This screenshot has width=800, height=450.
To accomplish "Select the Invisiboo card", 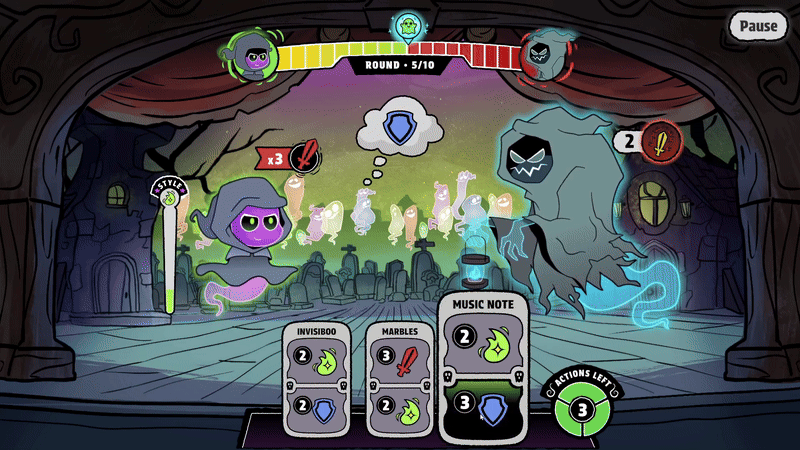I will tap(317, 378).
